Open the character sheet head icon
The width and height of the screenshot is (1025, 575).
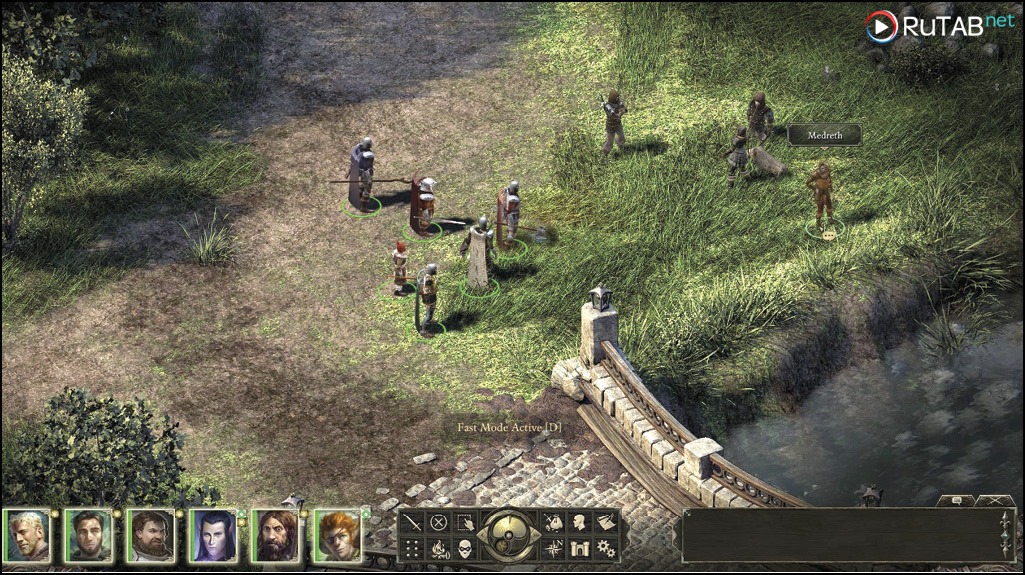[x=578, y=522]
